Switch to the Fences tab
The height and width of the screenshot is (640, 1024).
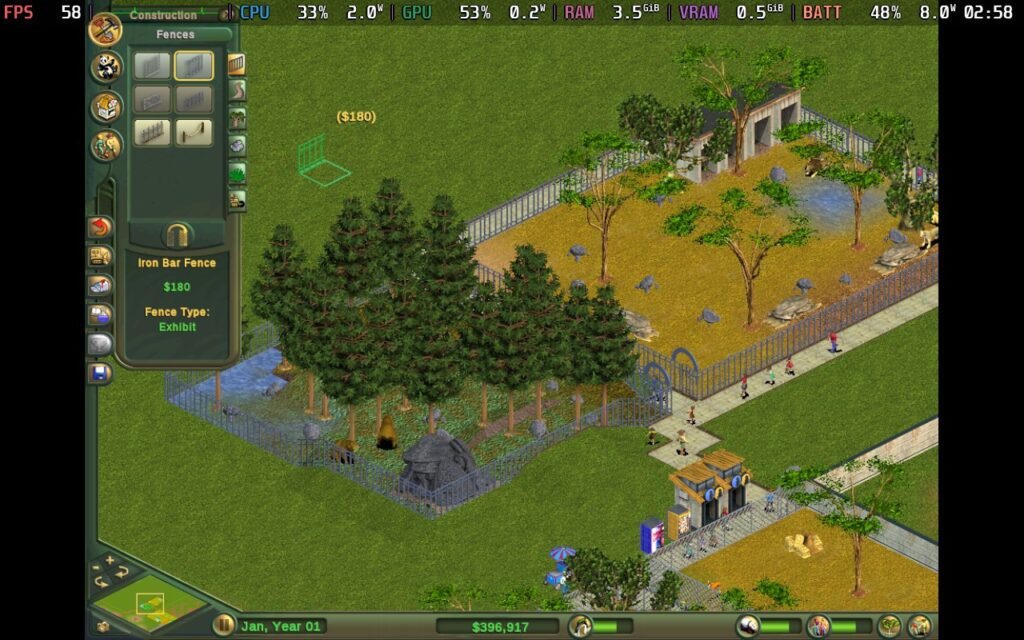pyautogui.click(x=237, y=65)
